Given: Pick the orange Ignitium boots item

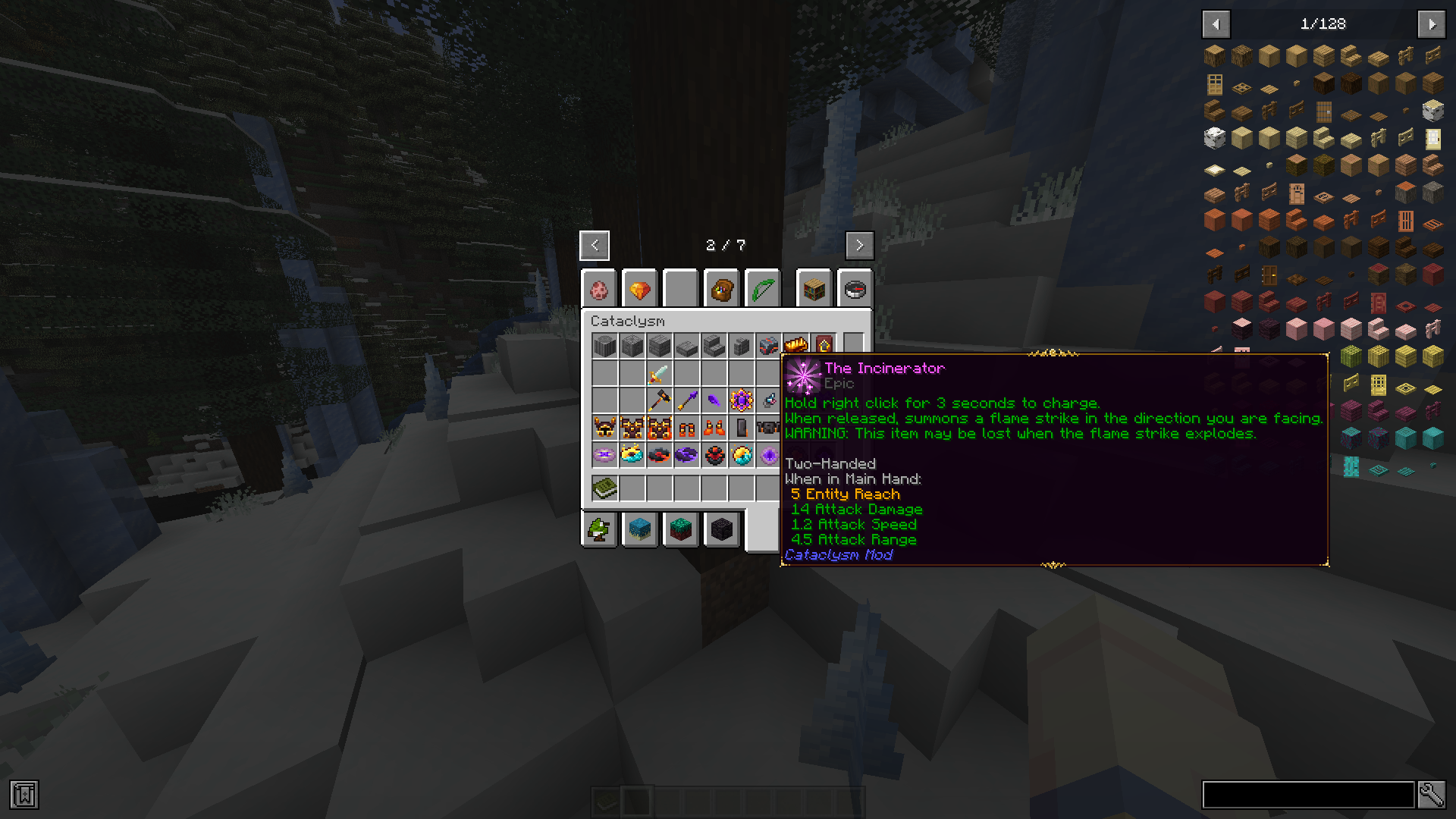Looking at the screenshot, I should point(714,428).
